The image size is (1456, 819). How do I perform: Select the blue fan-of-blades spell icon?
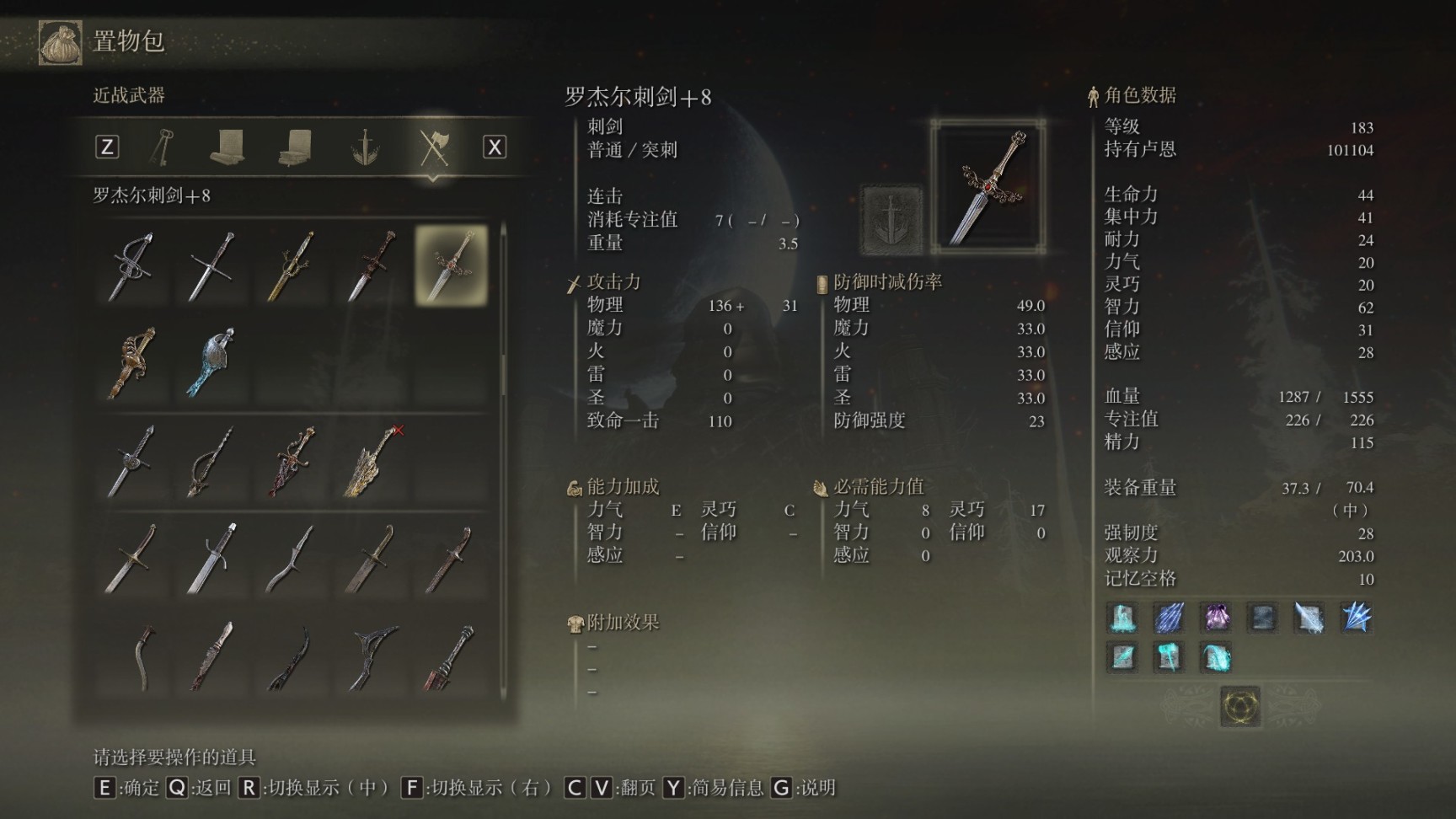tap(1356, 618)
